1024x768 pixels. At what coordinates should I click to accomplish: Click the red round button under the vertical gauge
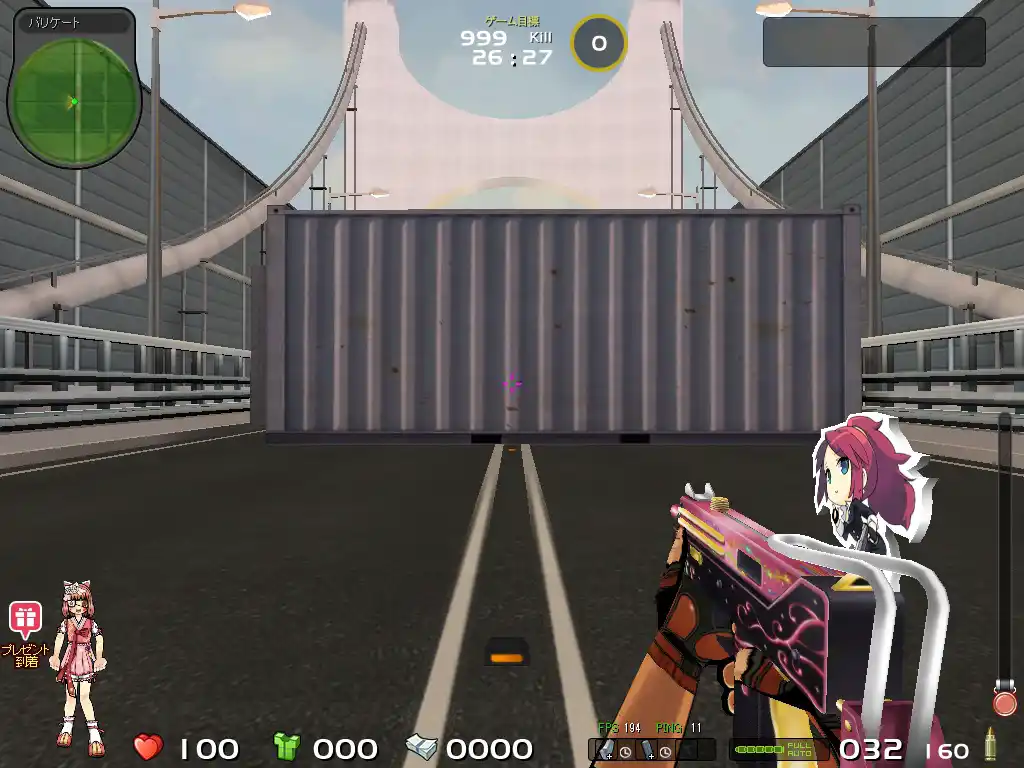1004,701
